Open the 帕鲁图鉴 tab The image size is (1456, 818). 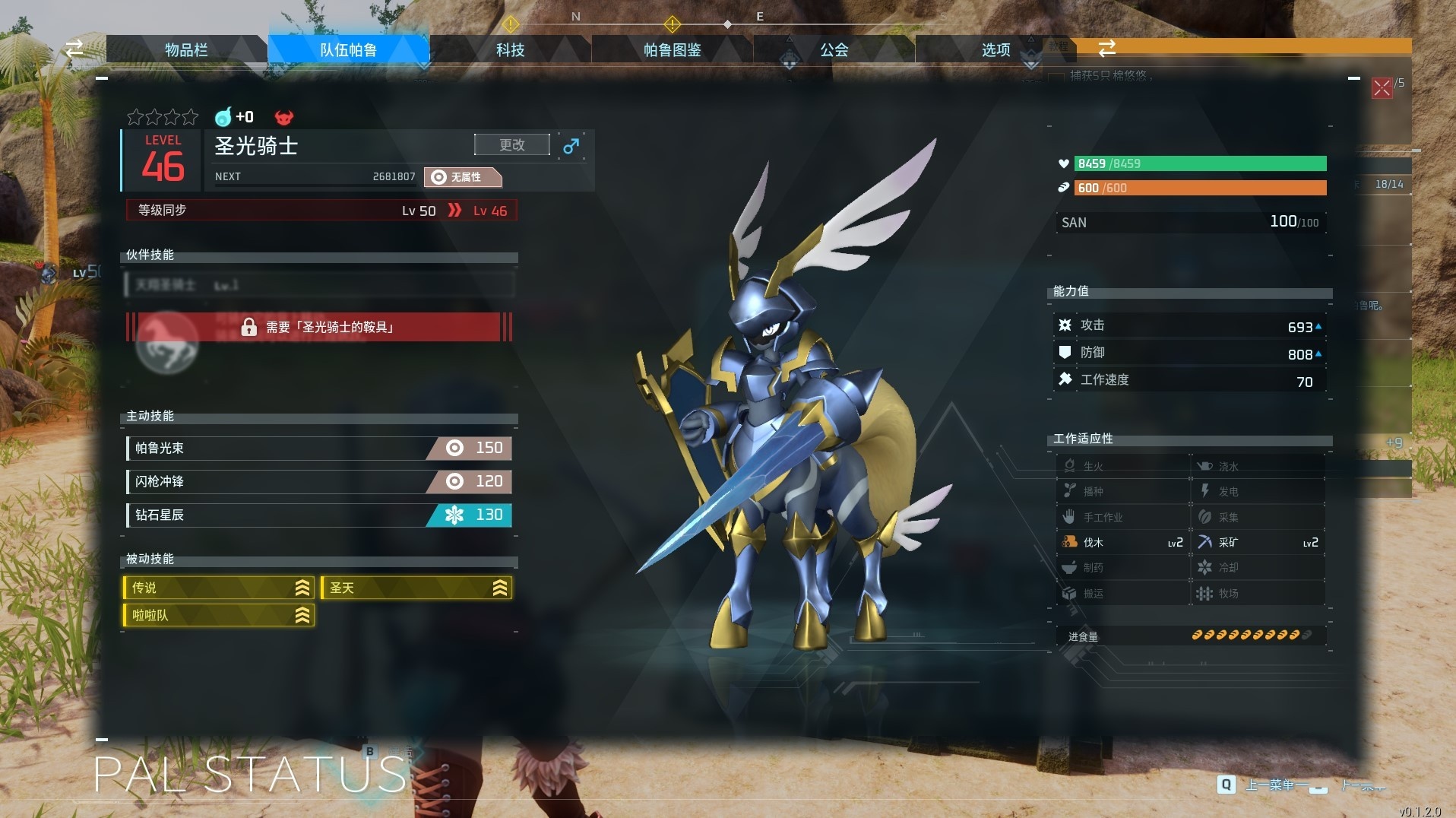tap(672, 49)
